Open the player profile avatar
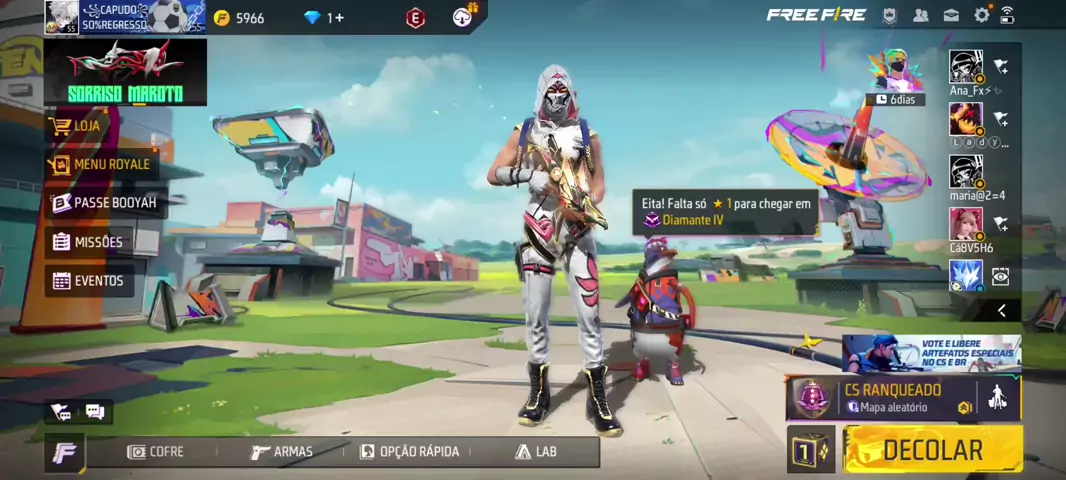 pyautogui.click(x=61, y=17)
